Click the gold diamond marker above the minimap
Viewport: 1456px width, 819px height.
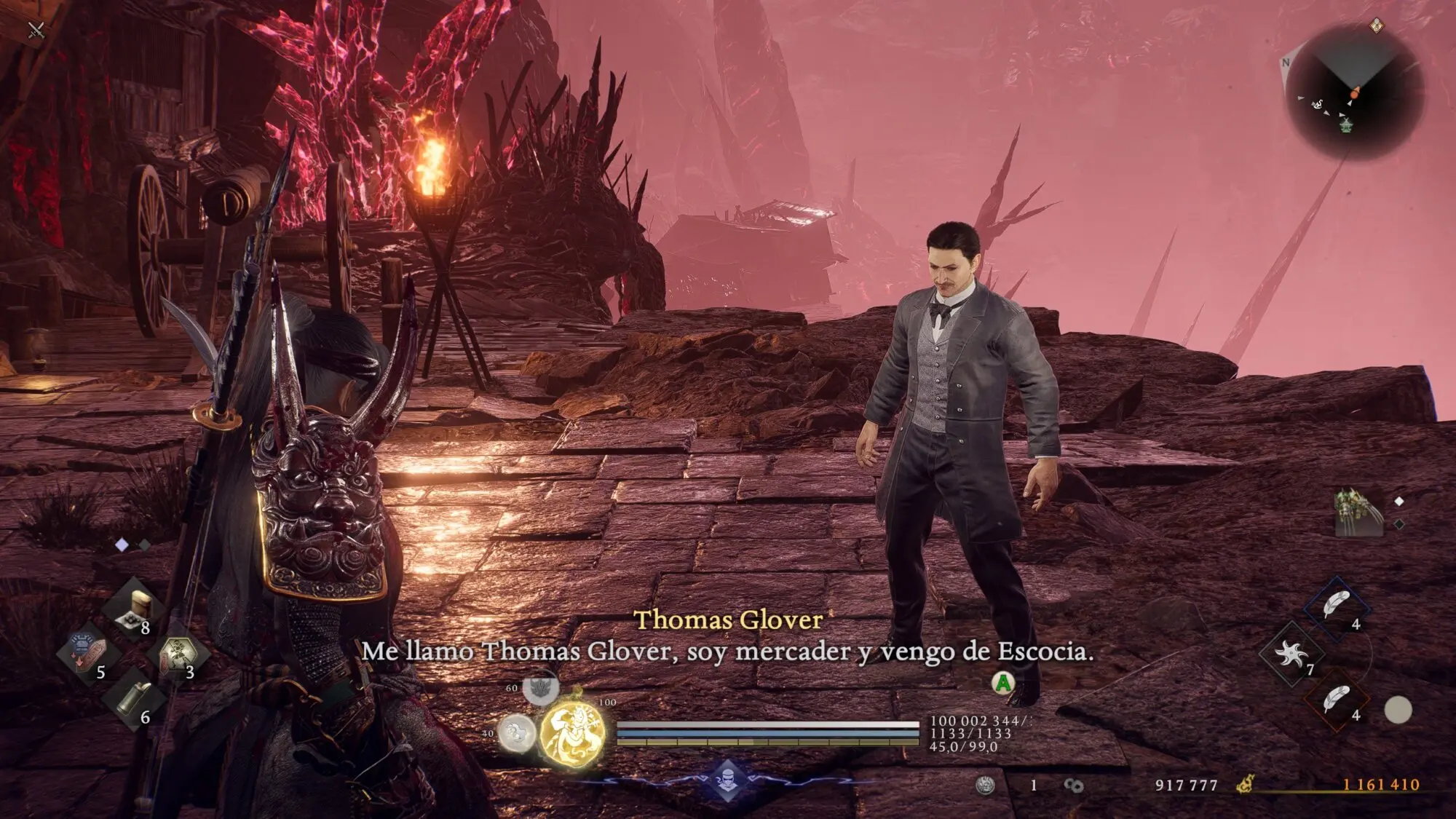(1376, 26)
